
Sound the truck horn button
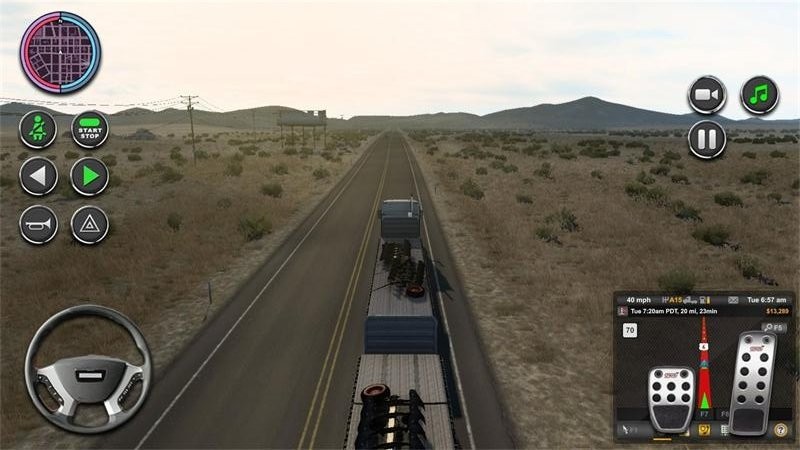[x=38, y=224]
